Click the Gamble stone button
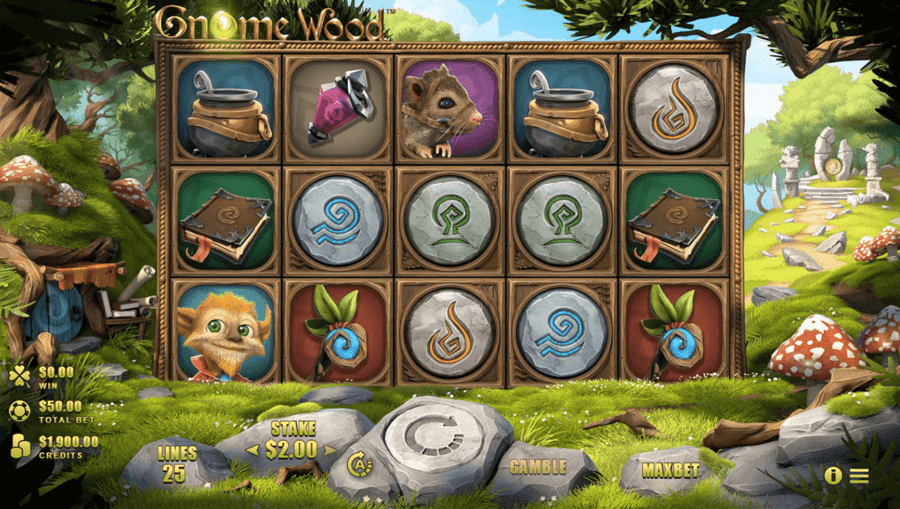This screenshot has width=900, height=509. pyautogui.click(x=538, y=466)
